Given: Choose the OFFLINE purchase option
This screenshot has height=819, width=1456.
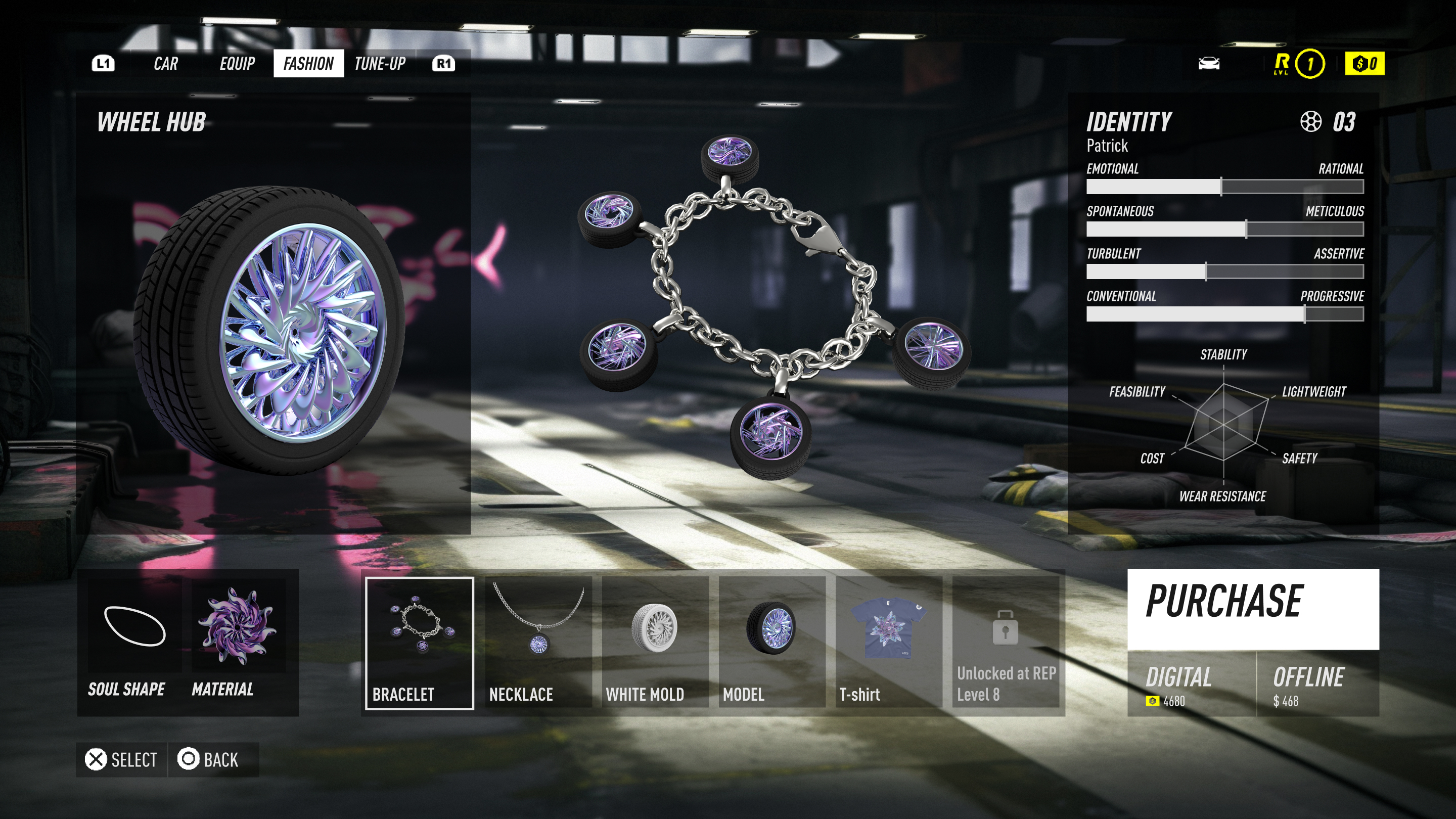Looking at the screenshot, I should 1317,685.
